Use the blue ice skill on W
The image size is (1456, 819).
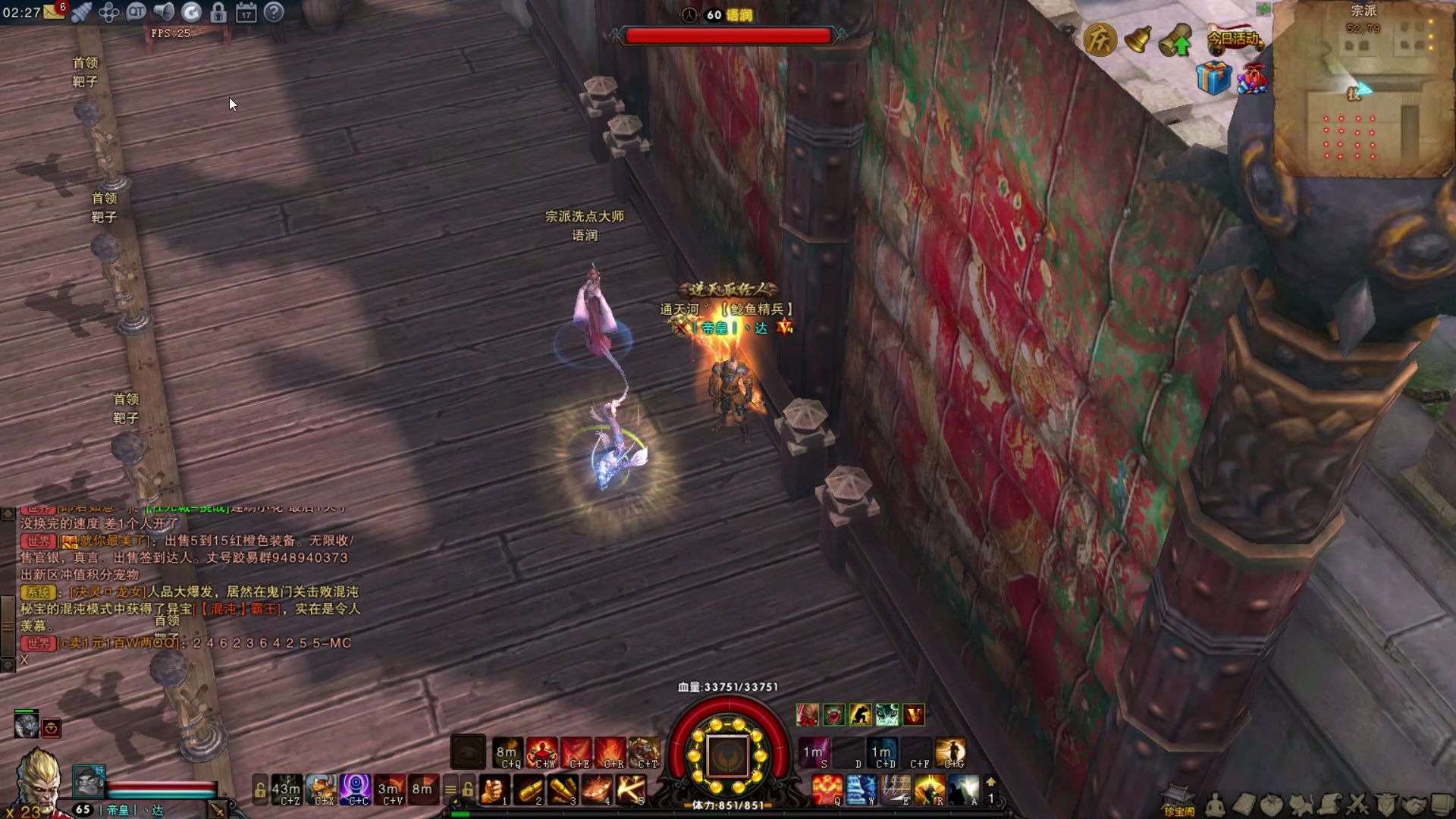point(861,790)
